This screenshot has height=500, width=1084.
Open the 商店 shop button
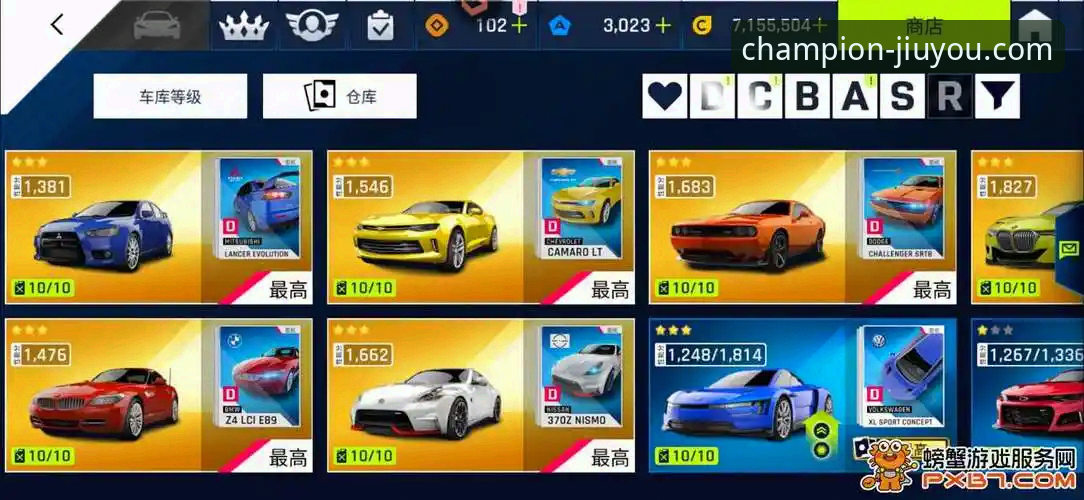coord(922,24)
